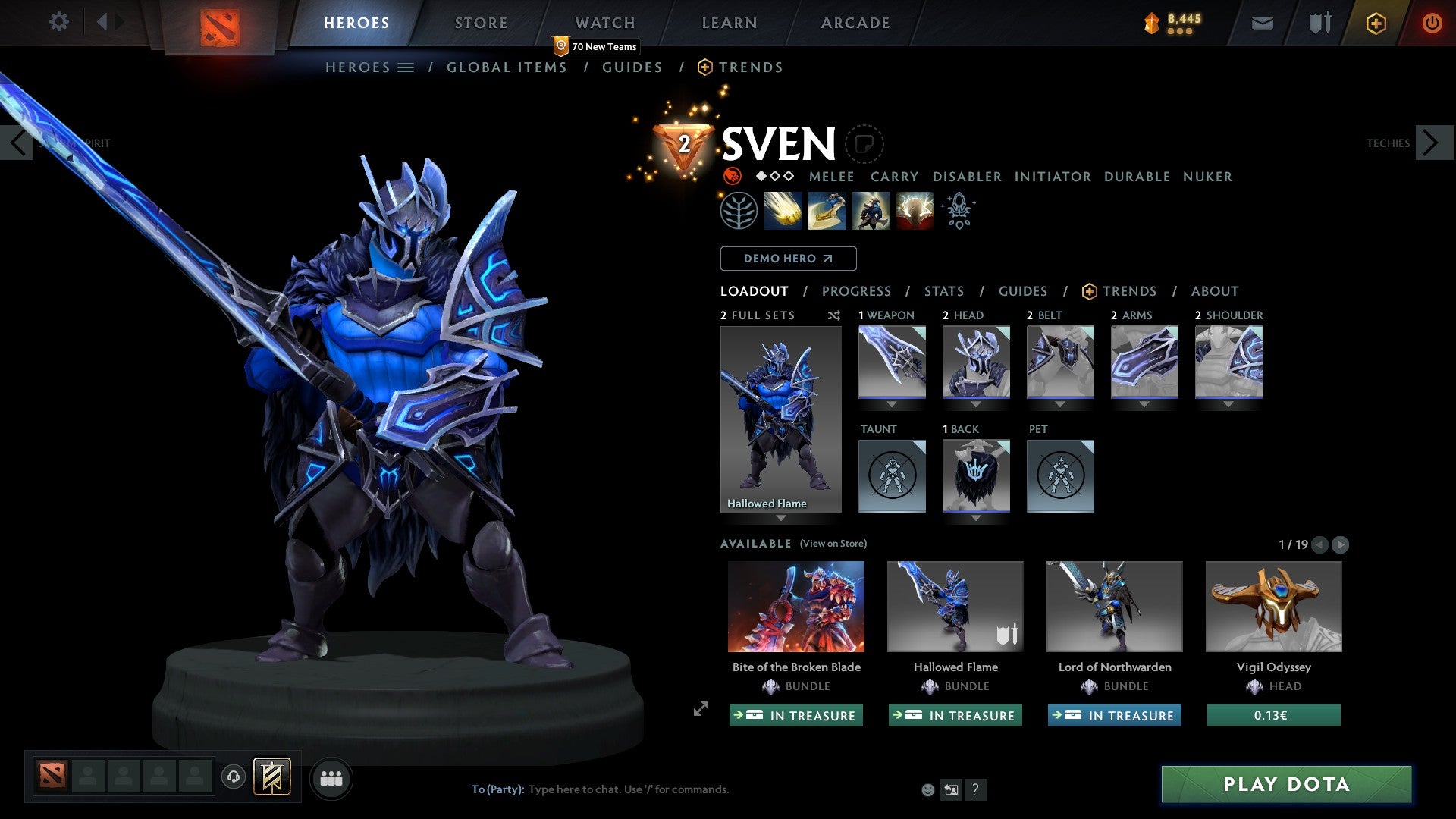Image resolution: width=1456 pixels, height=819 pixels.
Task: Click the DEMO HERO button
Action: [787, 259]
